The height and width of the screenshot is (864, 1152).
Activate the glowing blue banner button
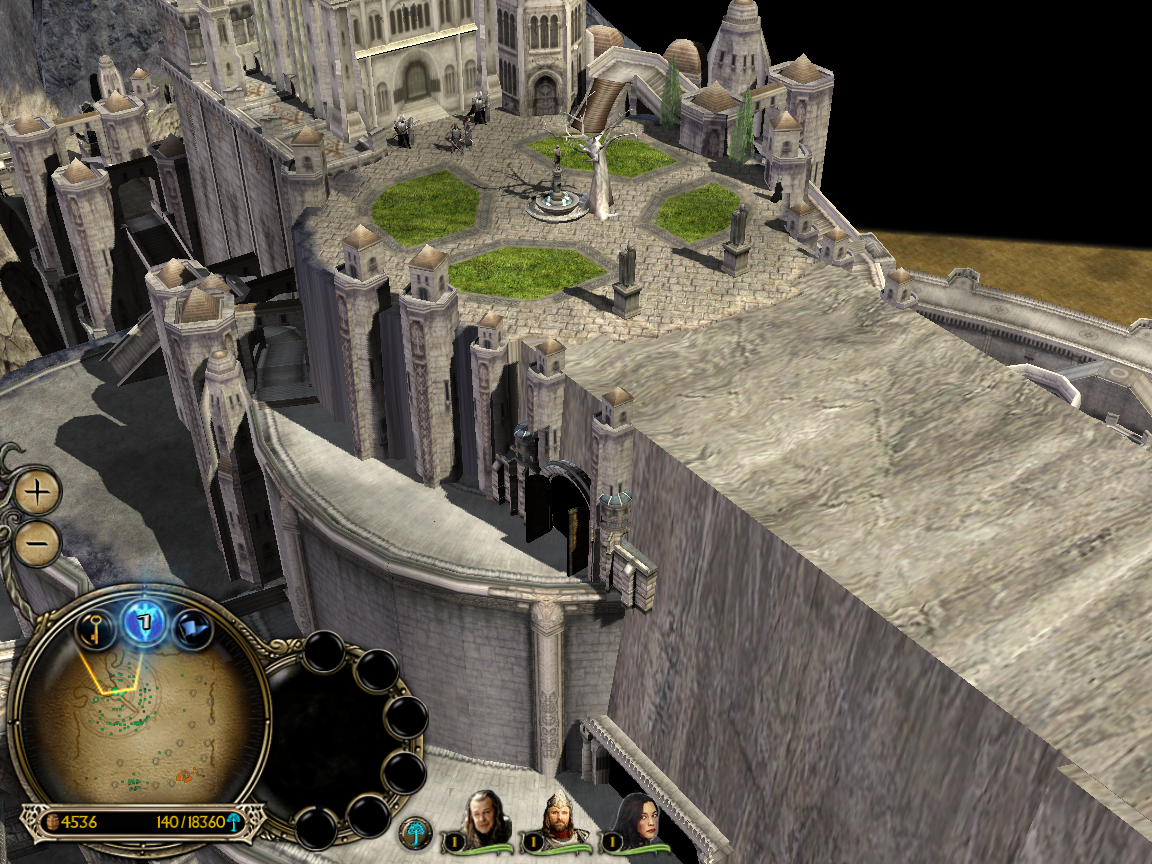coord(143,622)
